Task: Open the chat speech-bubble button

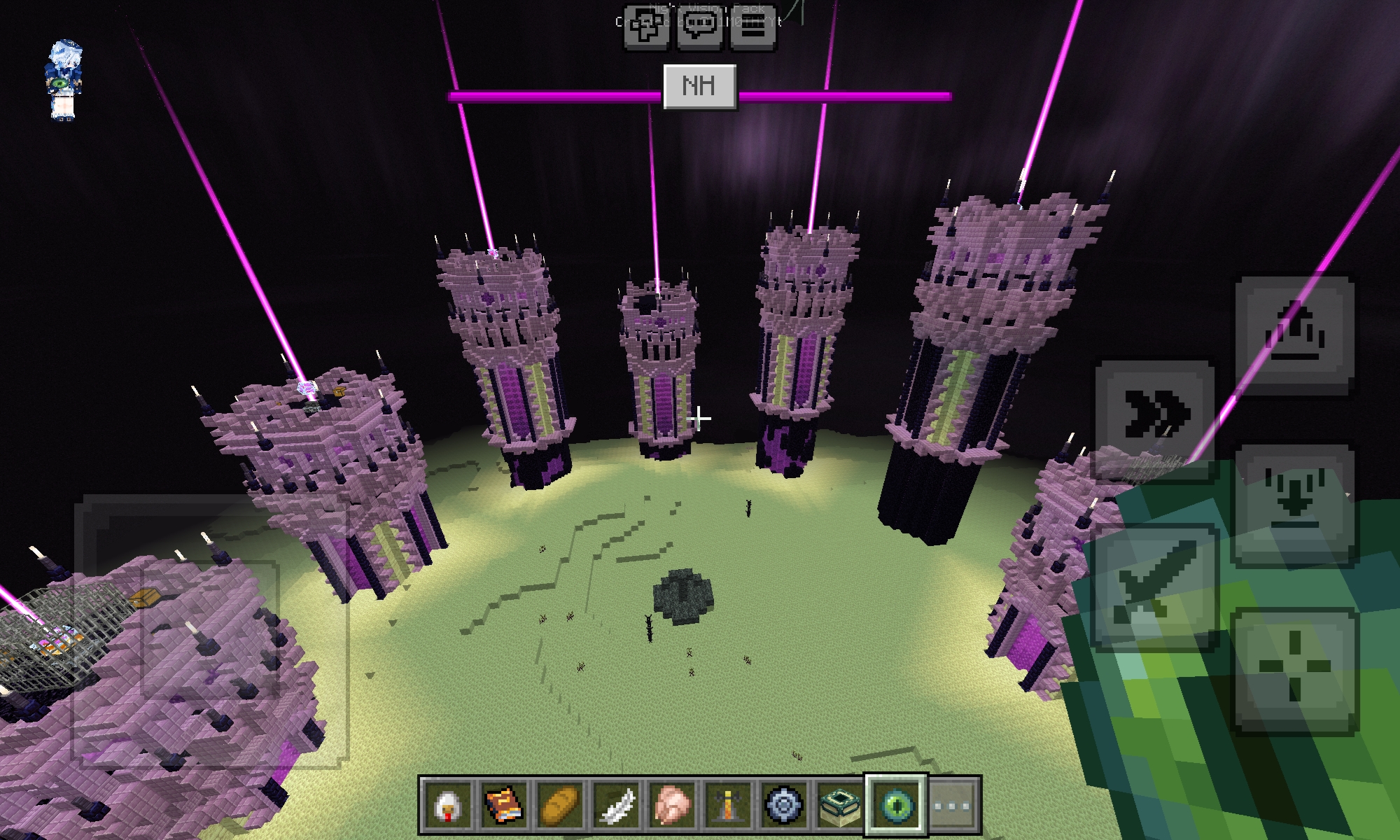Action: (x=700, y=28)
